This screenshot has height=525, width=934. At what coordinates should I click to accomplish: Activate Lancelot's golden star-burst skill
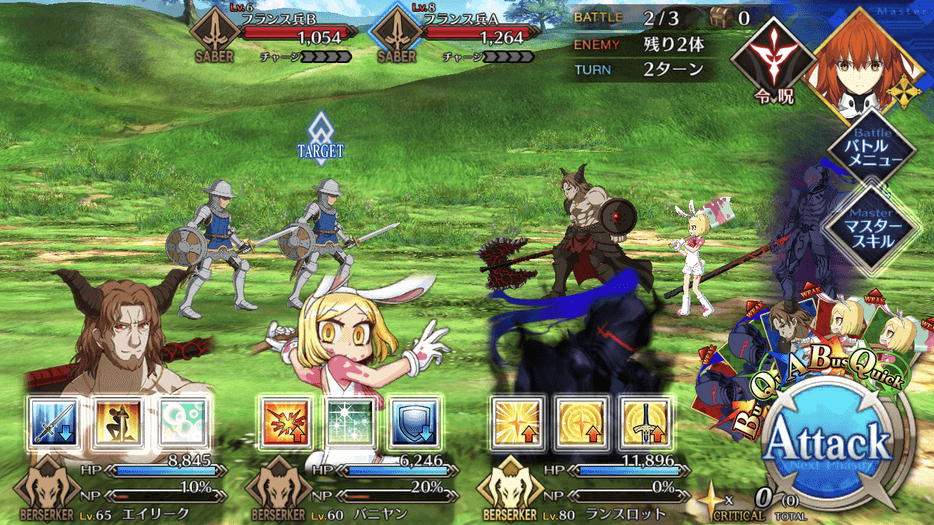(517, 421)
